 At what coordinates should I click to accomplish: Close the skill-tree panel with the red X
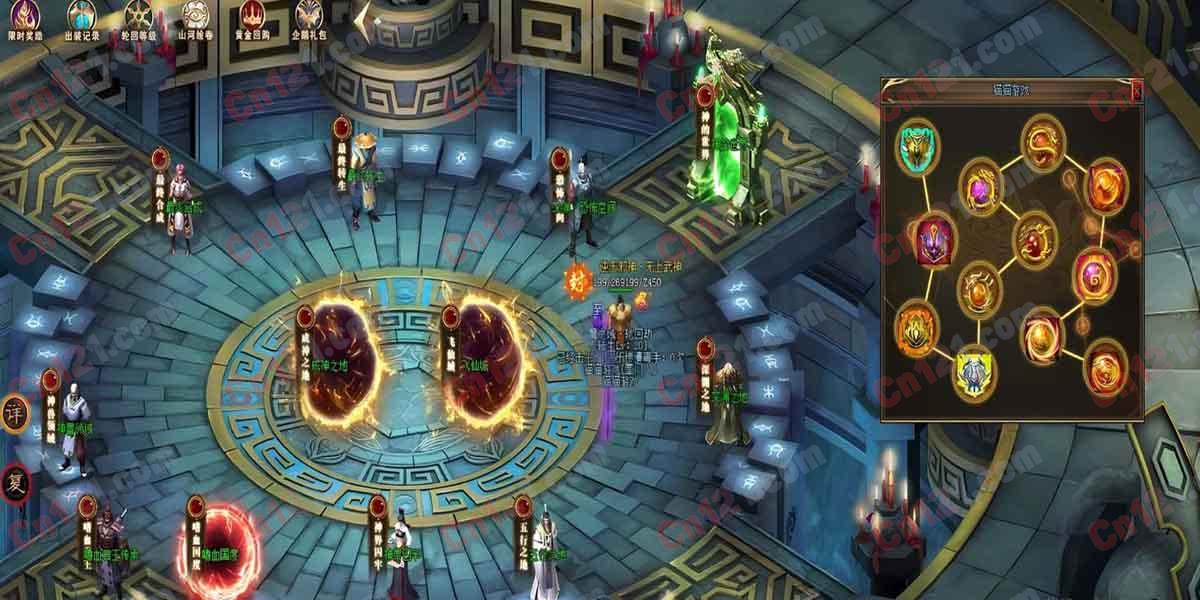pyautogui.click(x=1136, y=90)
